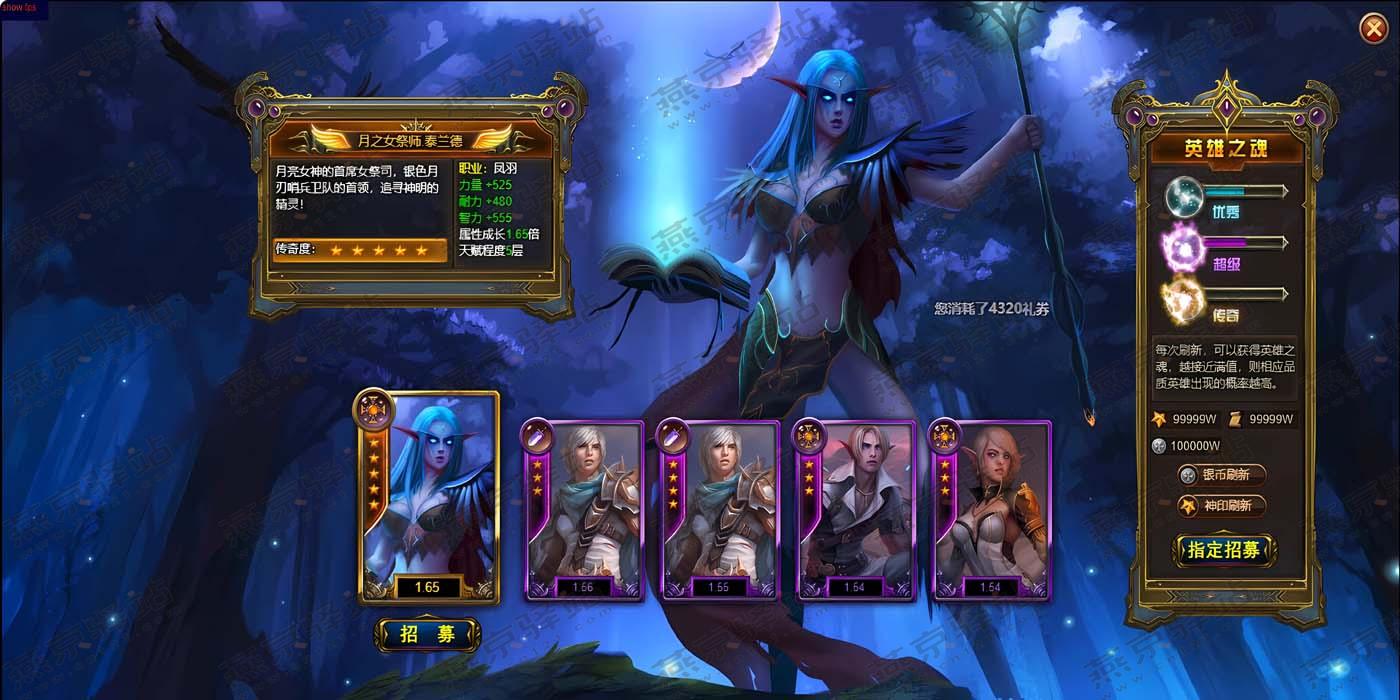Viewport: 1400px width, 700px height.
Task: Close the hero recruitment screen
Action: [1372, 31]
